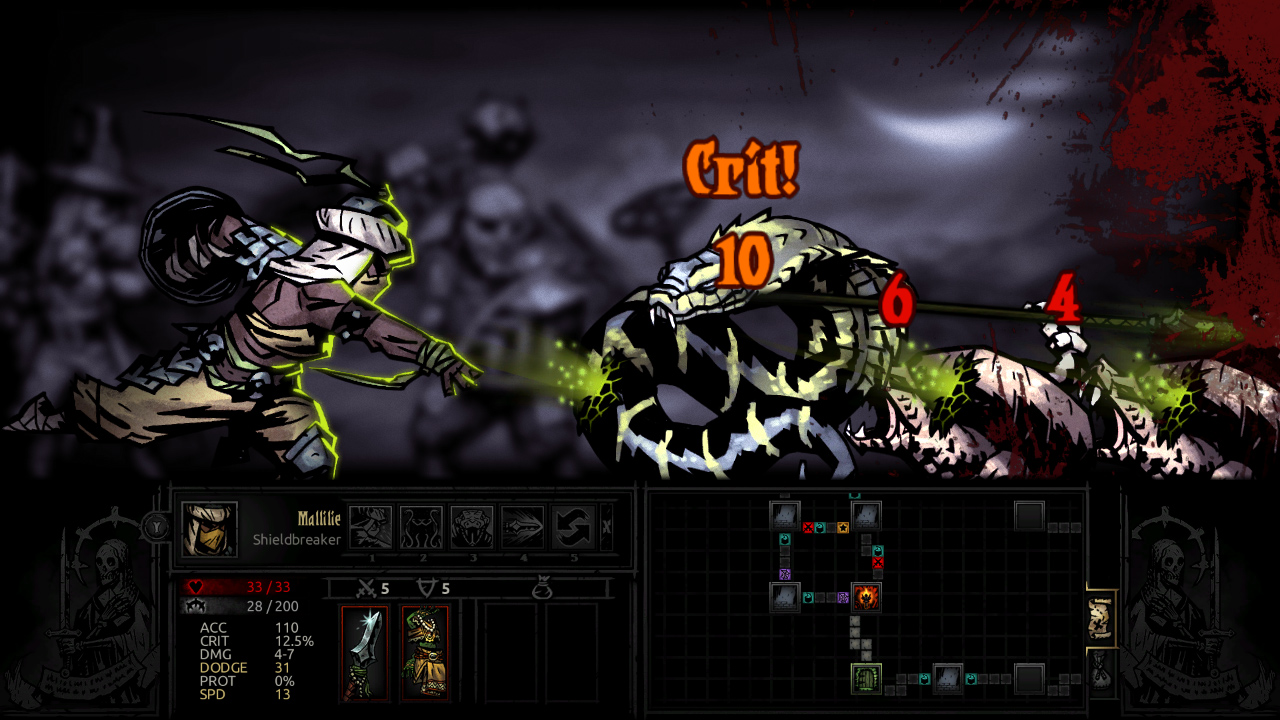The image size is (1280, 720).
Task: Click the flaming torch room marker on map
Action: [x=866, y=598]
